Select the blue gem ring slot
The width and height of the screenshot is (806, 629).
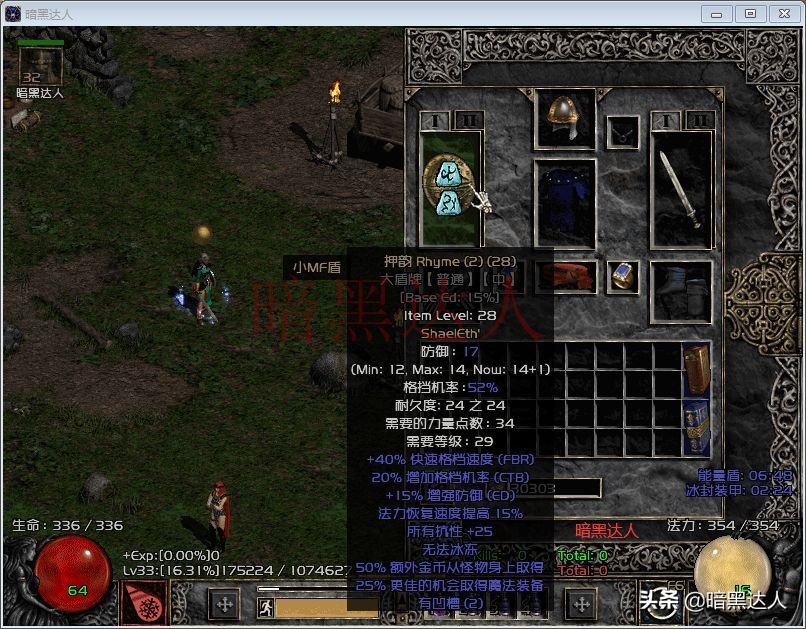point(623,276)
